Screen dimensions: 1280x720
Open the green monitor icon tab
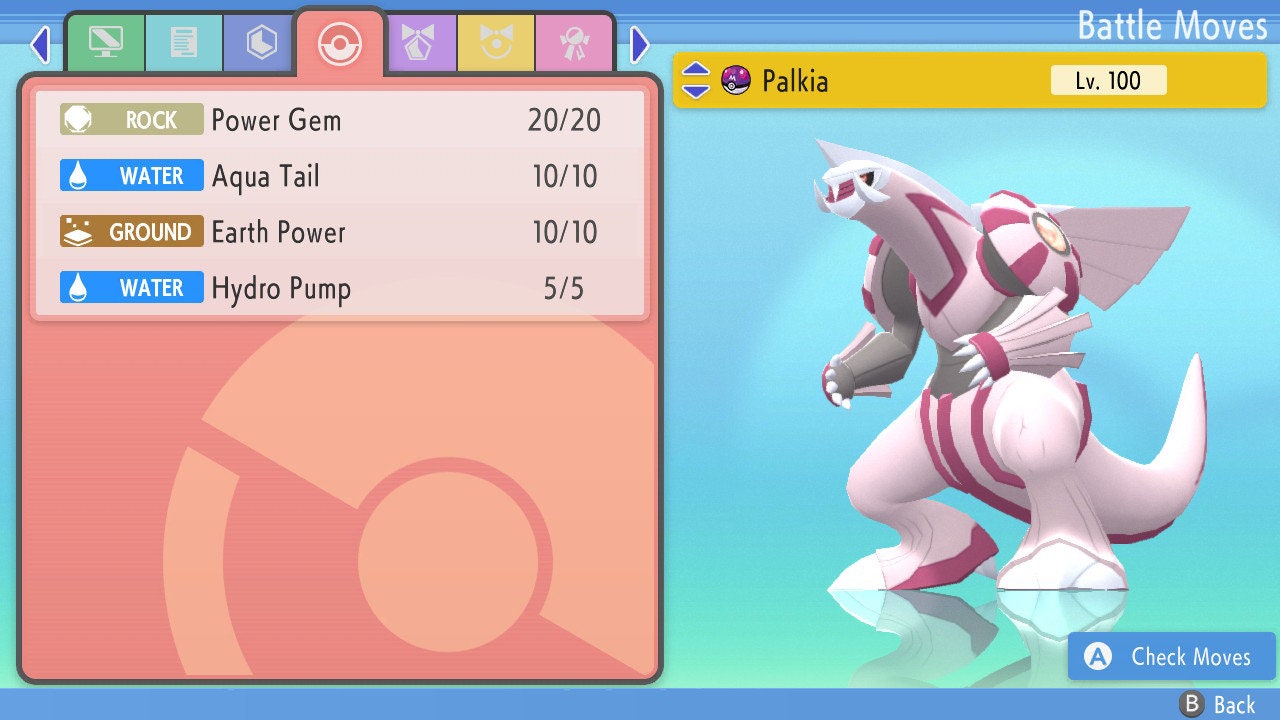[105, 43]
